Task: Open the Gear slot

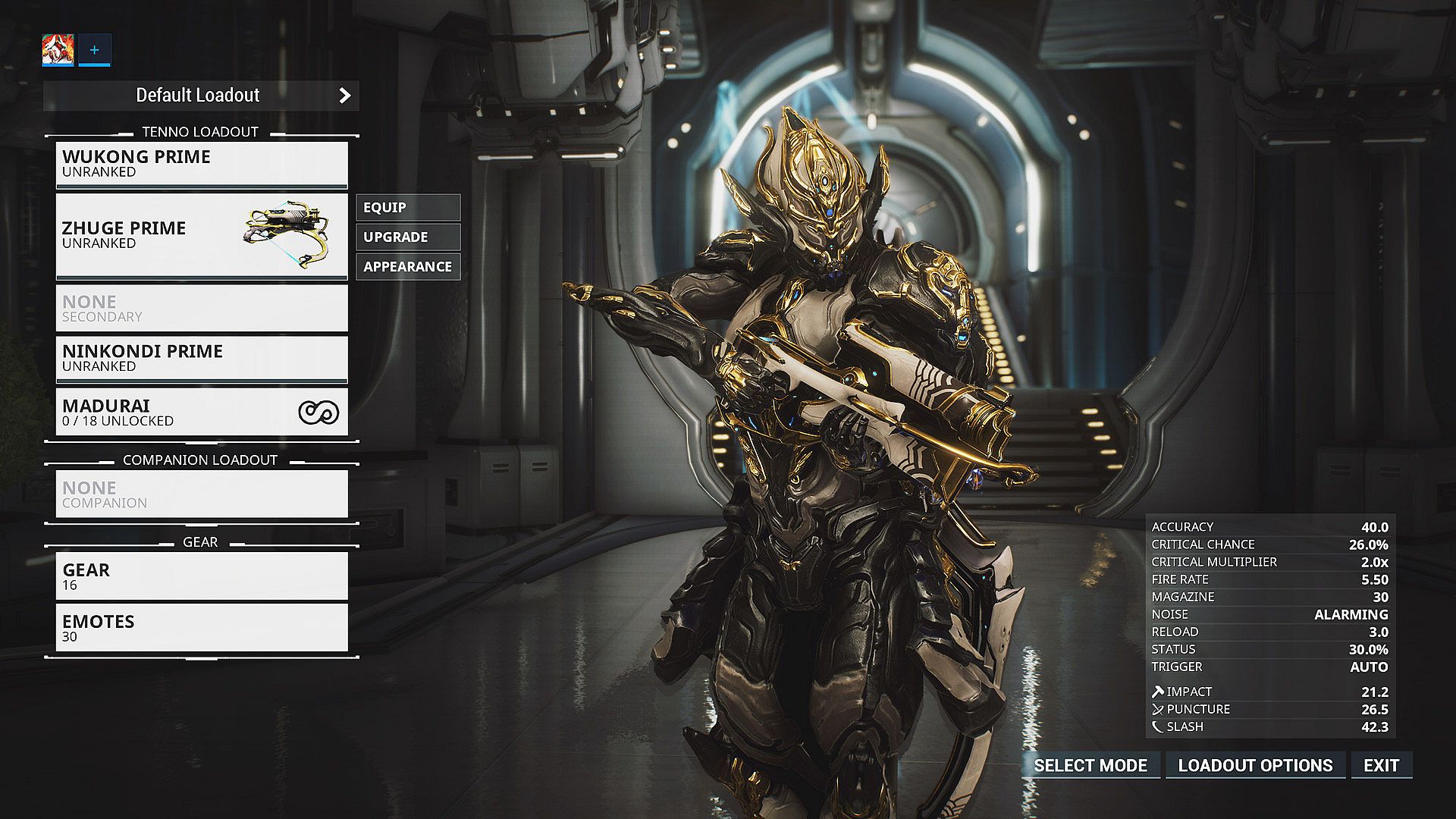Action: (x=202, y=576)
